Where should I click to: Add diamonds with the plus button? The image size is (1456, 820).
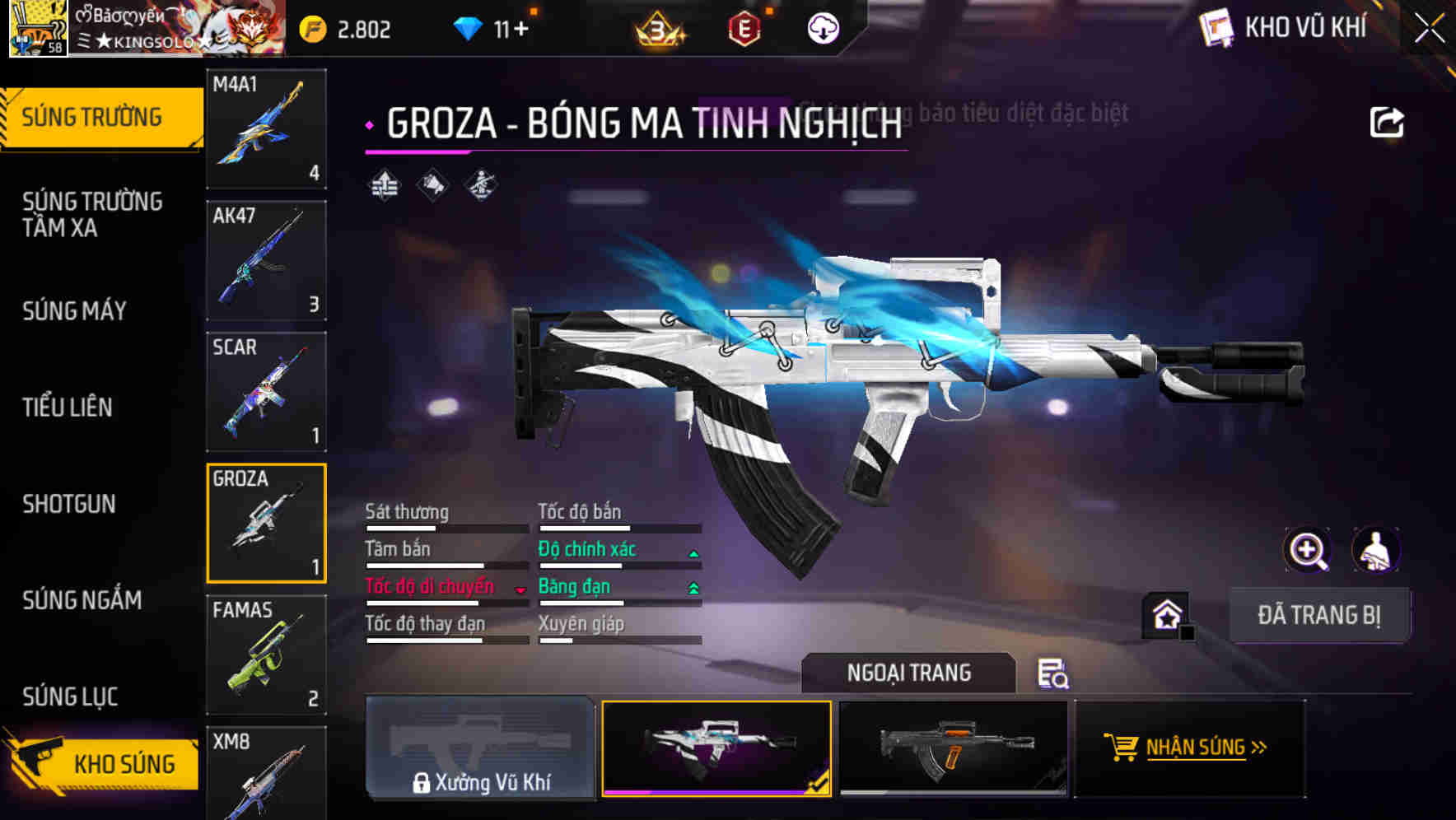[x=520, y=30]
